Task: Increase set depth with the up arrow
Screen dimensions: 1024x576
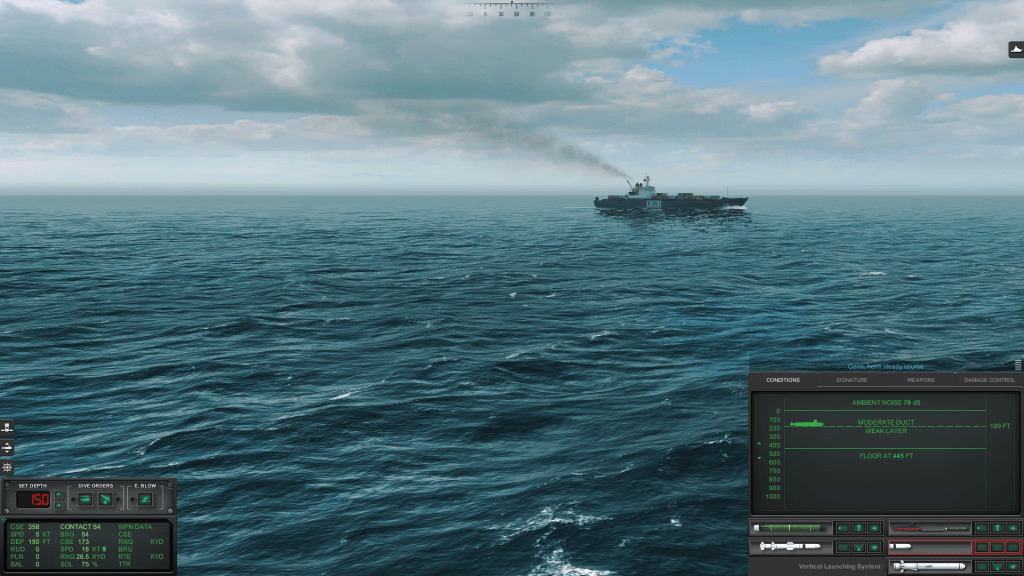Action: point(58,494)
